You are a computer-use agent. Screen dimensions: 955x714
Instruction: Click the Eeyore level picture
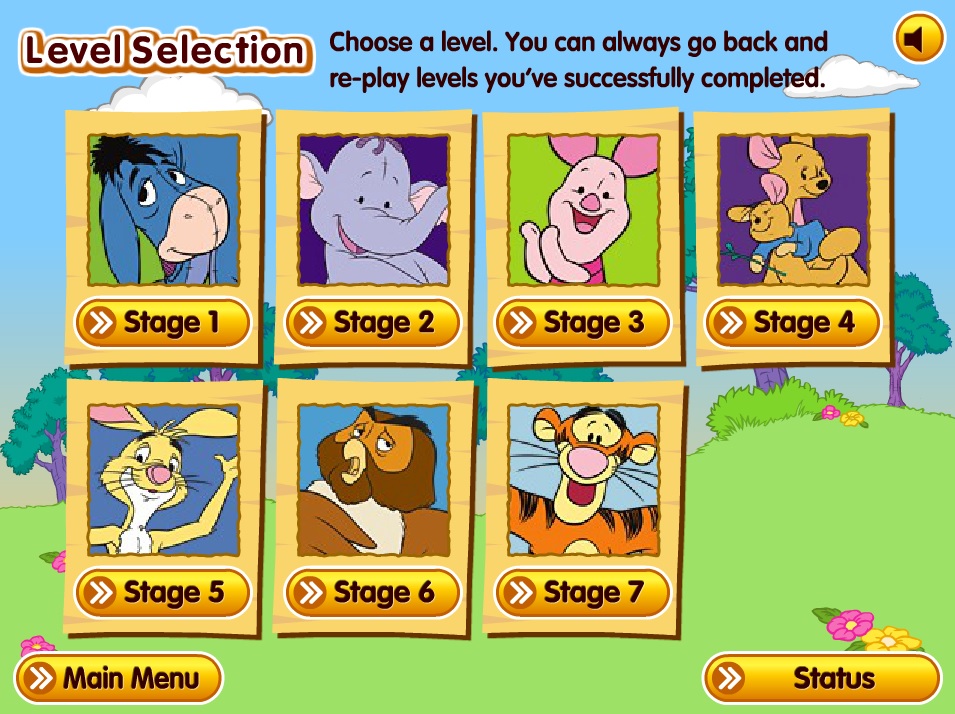coord(164,210)
